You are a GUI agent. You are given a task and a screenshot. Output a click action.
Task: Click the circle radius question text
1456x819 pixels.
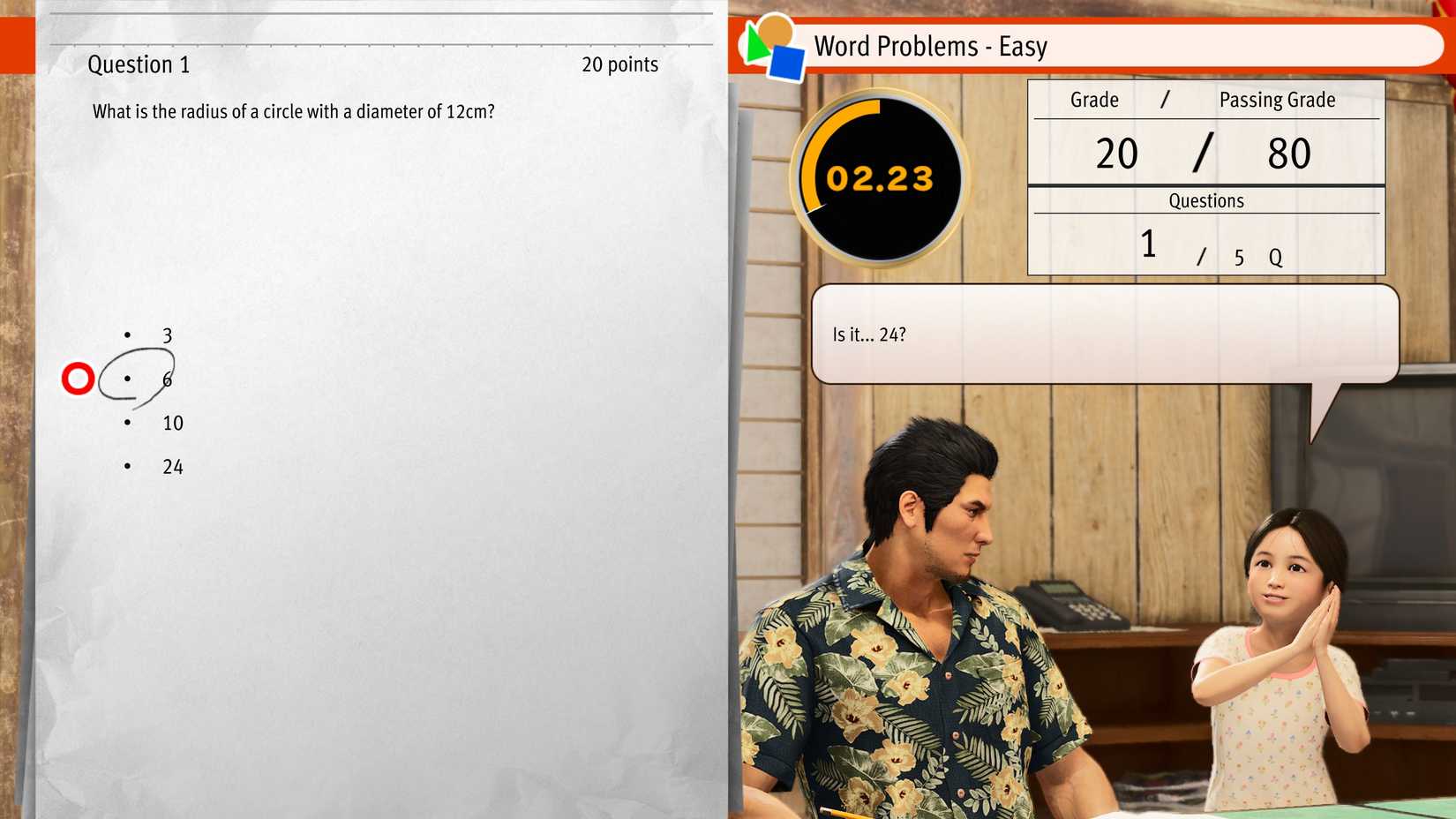tap(293, 111)
